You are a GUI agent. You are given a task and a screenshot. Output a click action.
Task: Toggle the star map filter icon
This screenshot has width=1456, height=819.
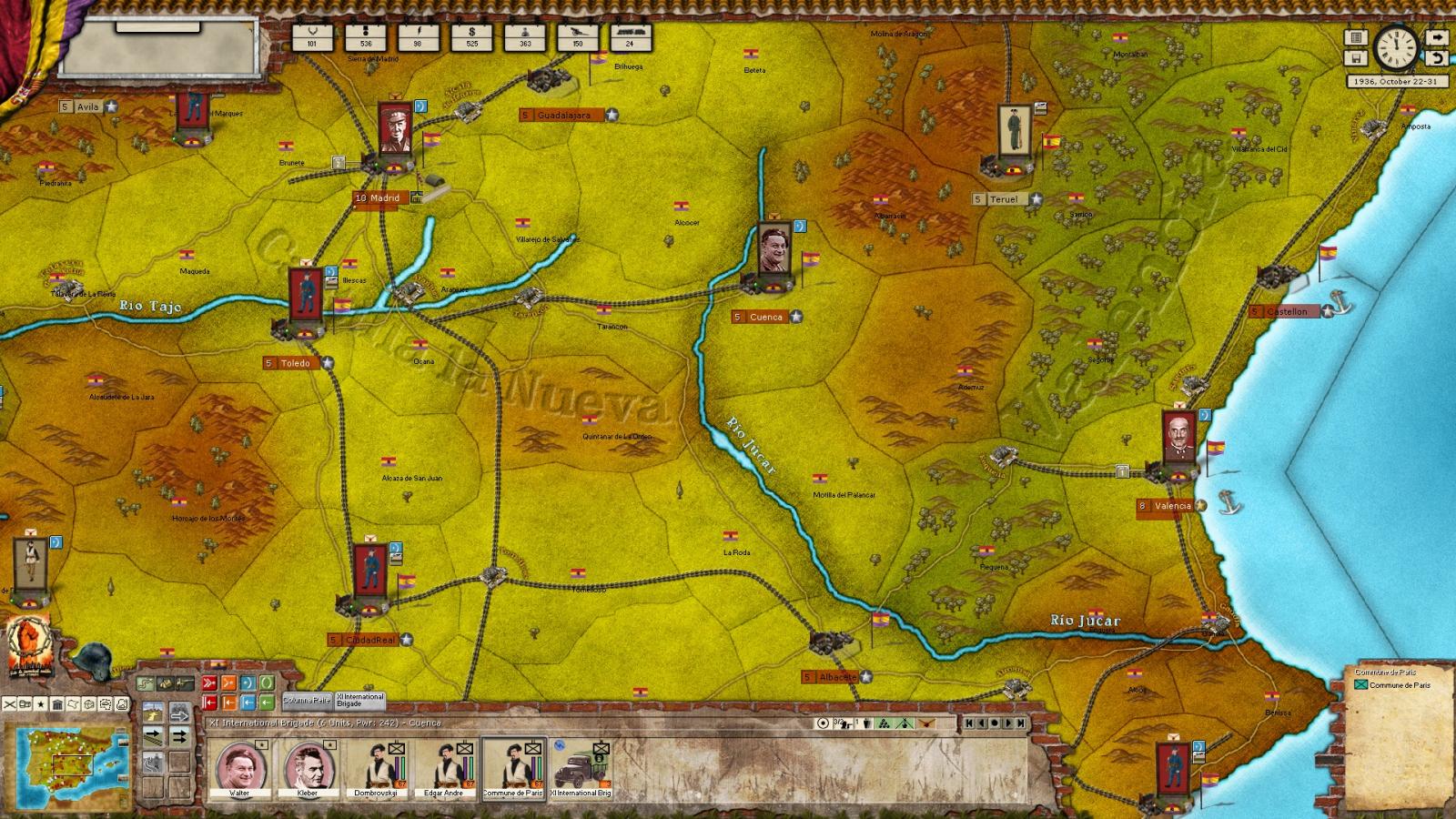tap(41, 704)
